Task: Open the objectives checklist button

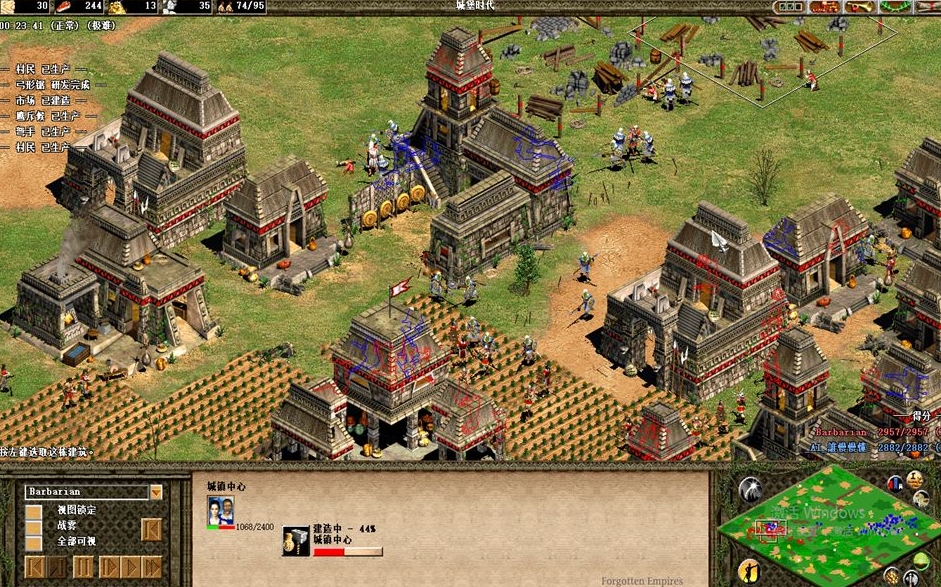Action: [x=791, y=7]
